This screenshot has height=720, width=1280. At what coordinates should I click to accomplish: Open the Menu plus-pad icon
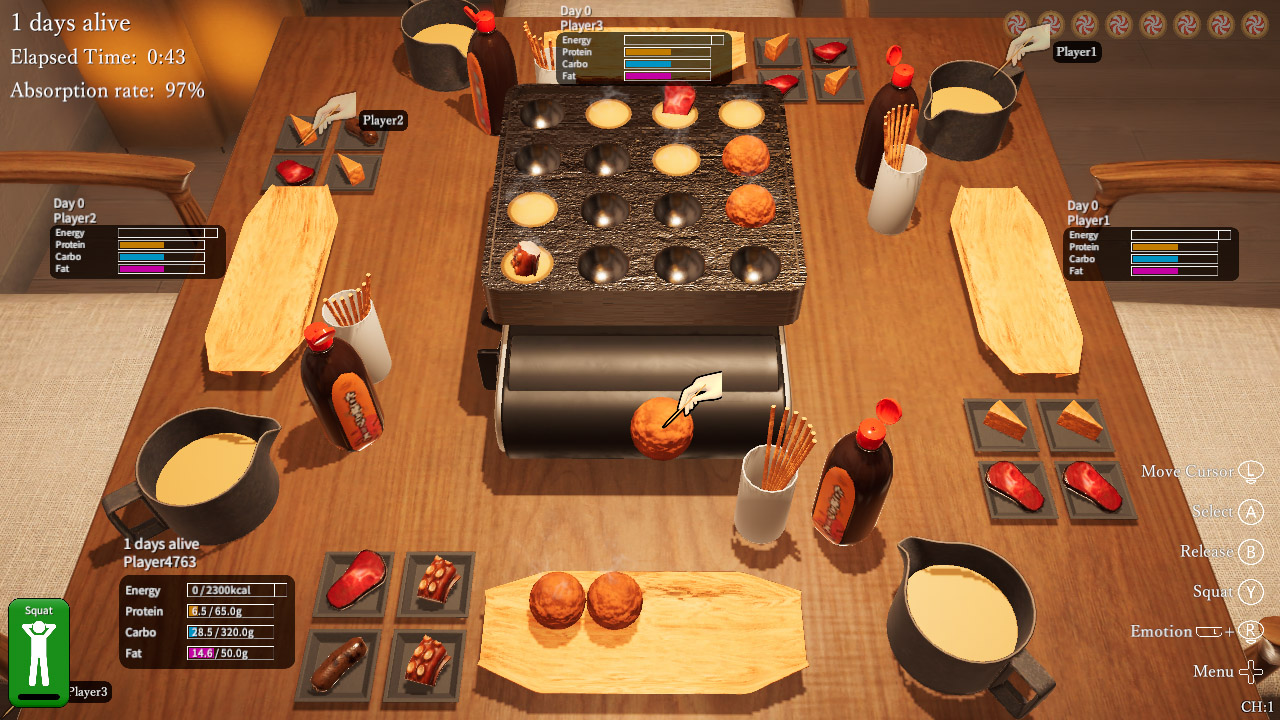[1251, 671]
